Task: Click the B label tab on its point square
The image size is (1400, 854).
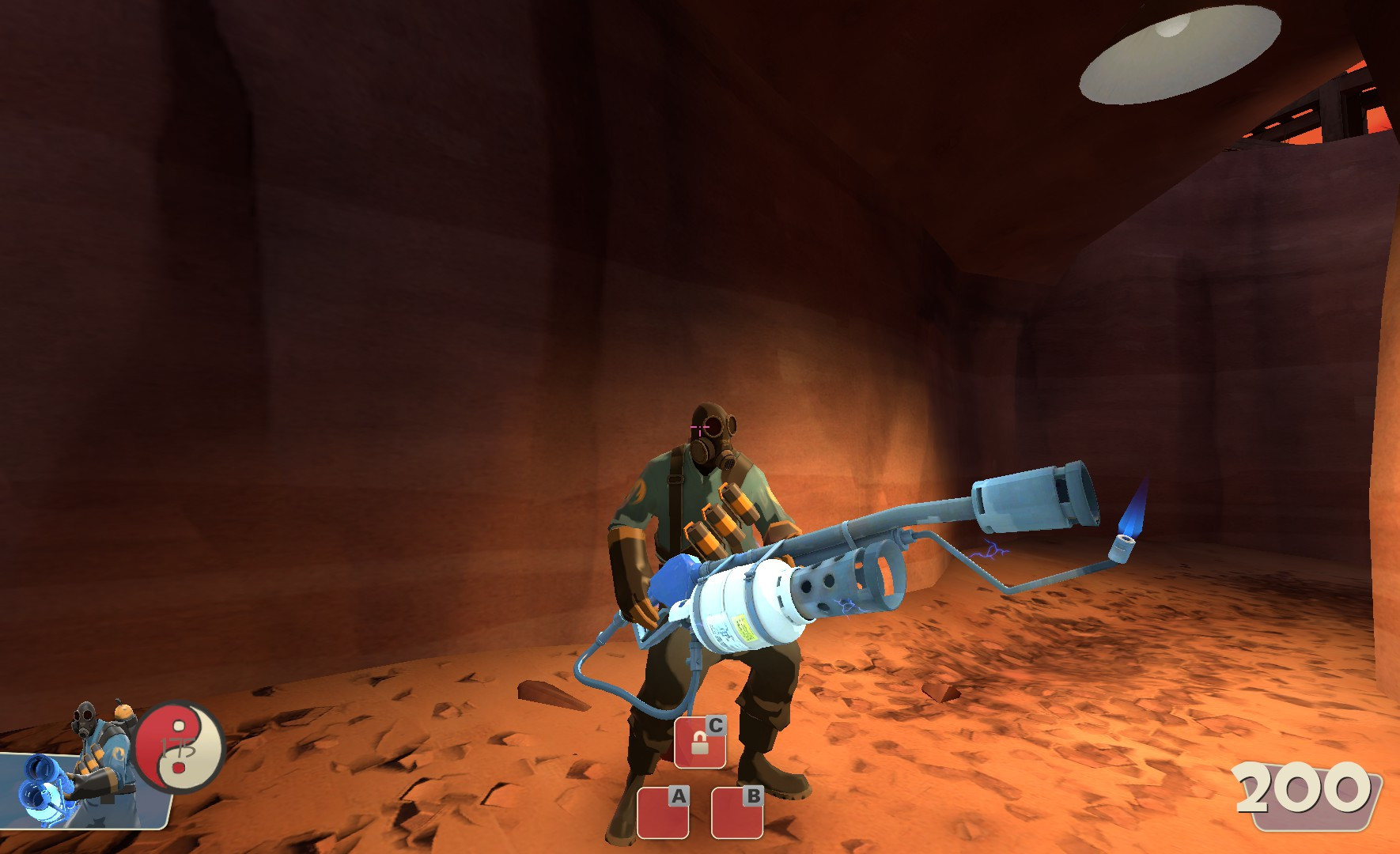Action: click(752, 797)
